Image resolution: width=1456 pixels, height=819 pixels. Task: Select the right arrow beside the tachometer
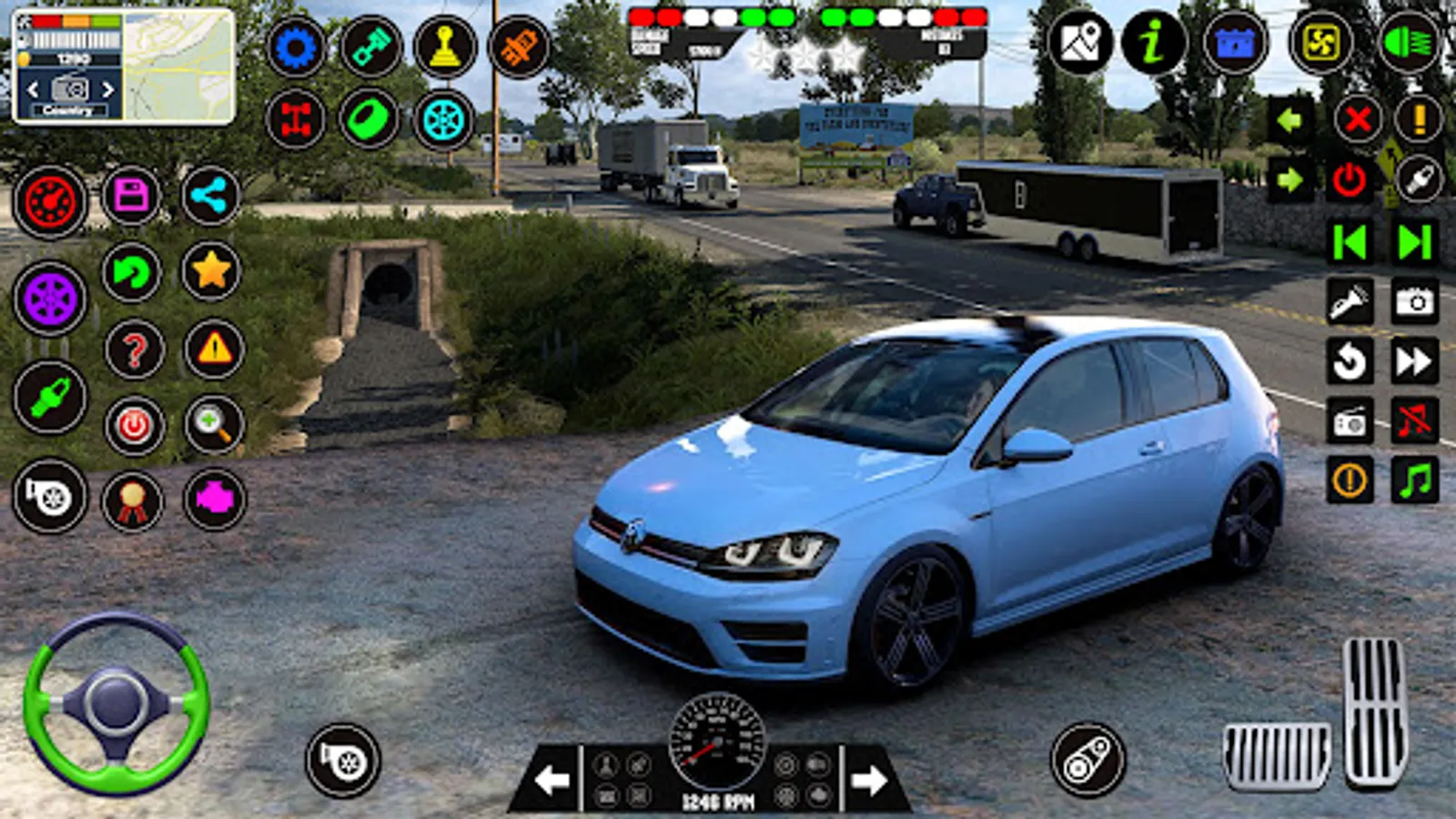[x=869, y=779]
